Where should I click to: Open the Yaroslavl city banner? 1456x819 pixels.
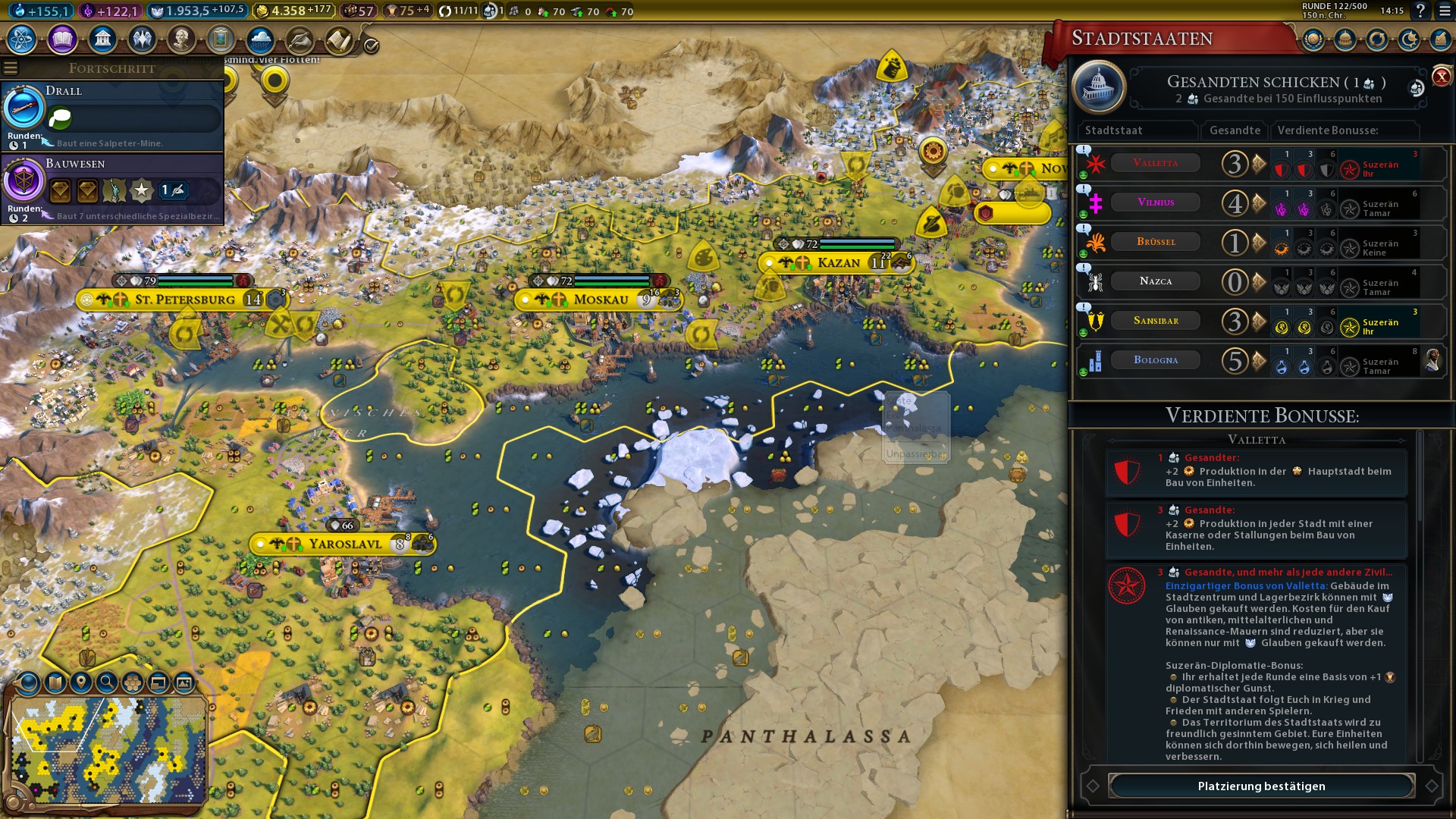click(345, 544)
